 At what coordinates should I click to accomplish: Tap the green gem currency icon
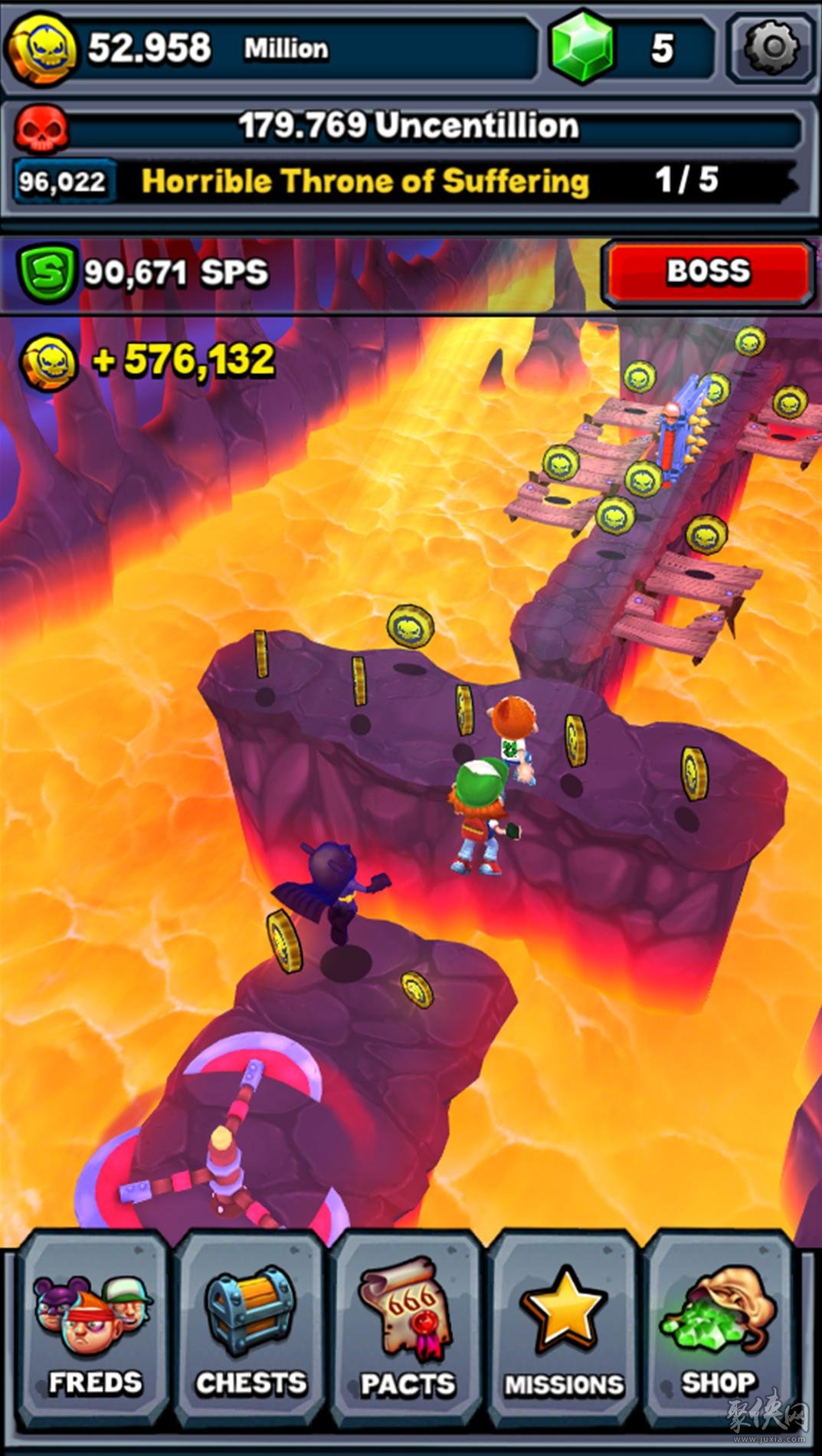point(582,48)
